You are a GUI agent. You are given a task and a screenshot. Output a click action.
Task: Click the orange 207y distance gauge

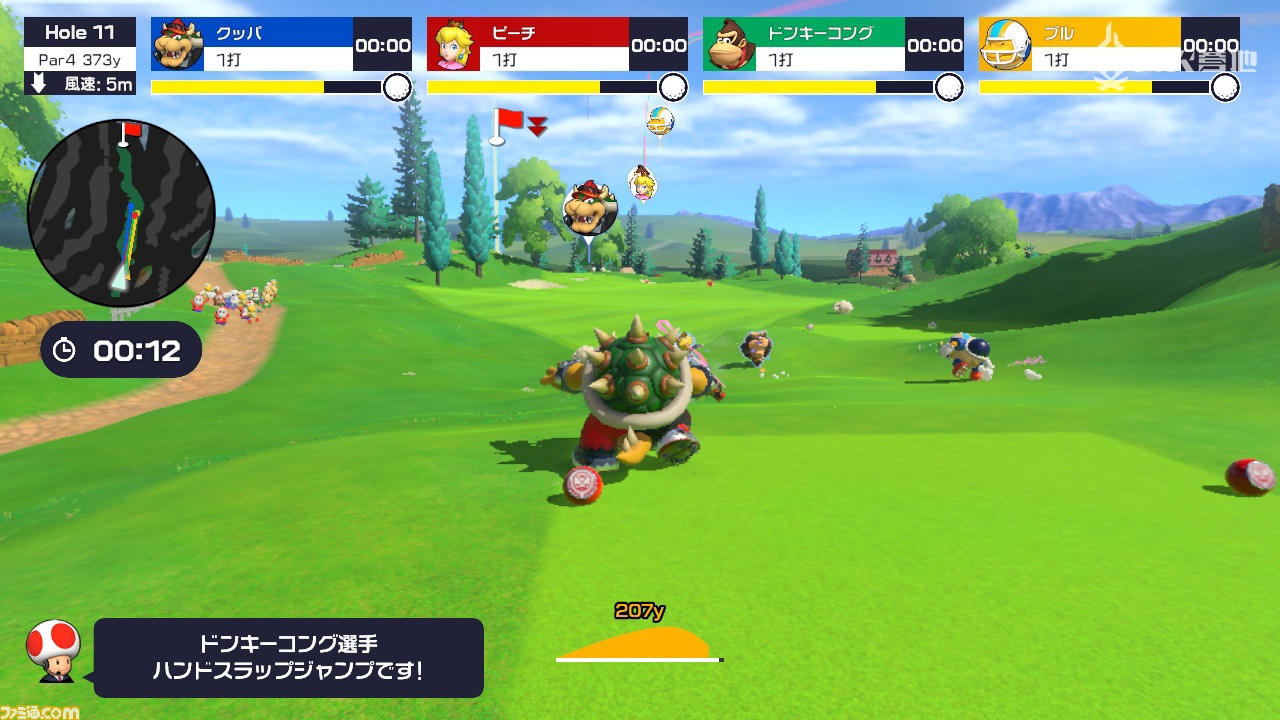pyautogui.click(x=639, y=640)
